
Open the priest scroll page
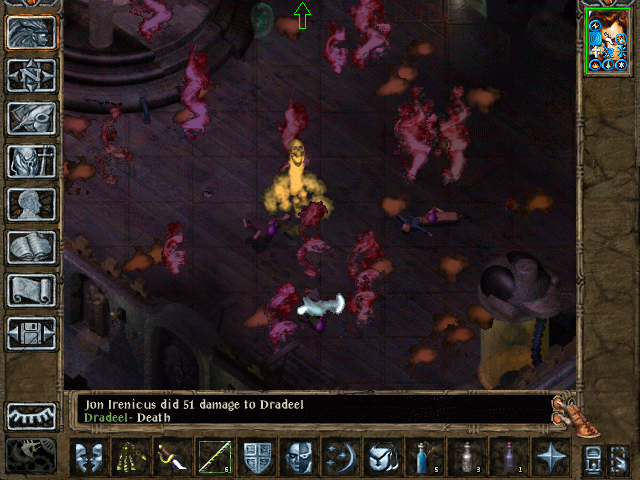coord(32,290)
